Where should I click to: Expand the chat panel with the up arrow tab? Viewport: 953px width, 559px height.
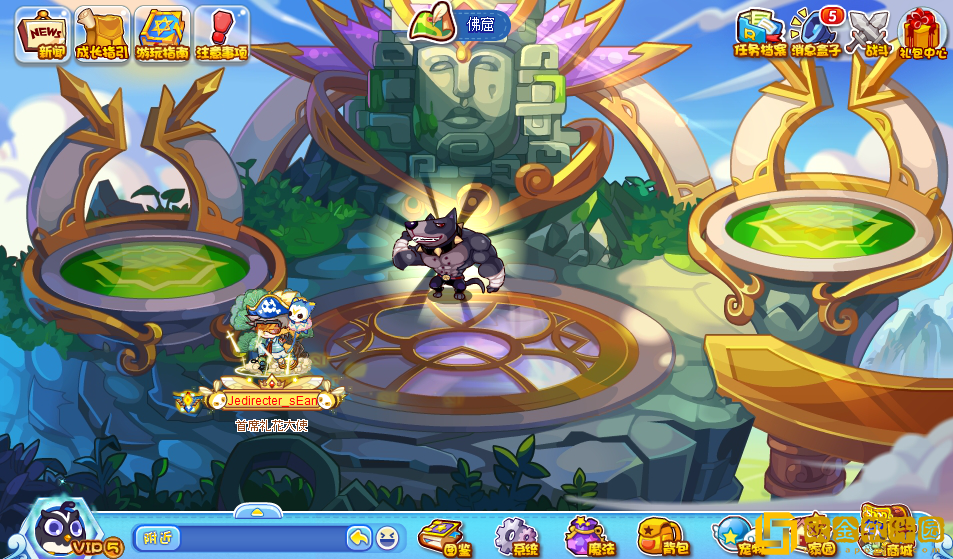pyautogui.click(x=257, y=511)
